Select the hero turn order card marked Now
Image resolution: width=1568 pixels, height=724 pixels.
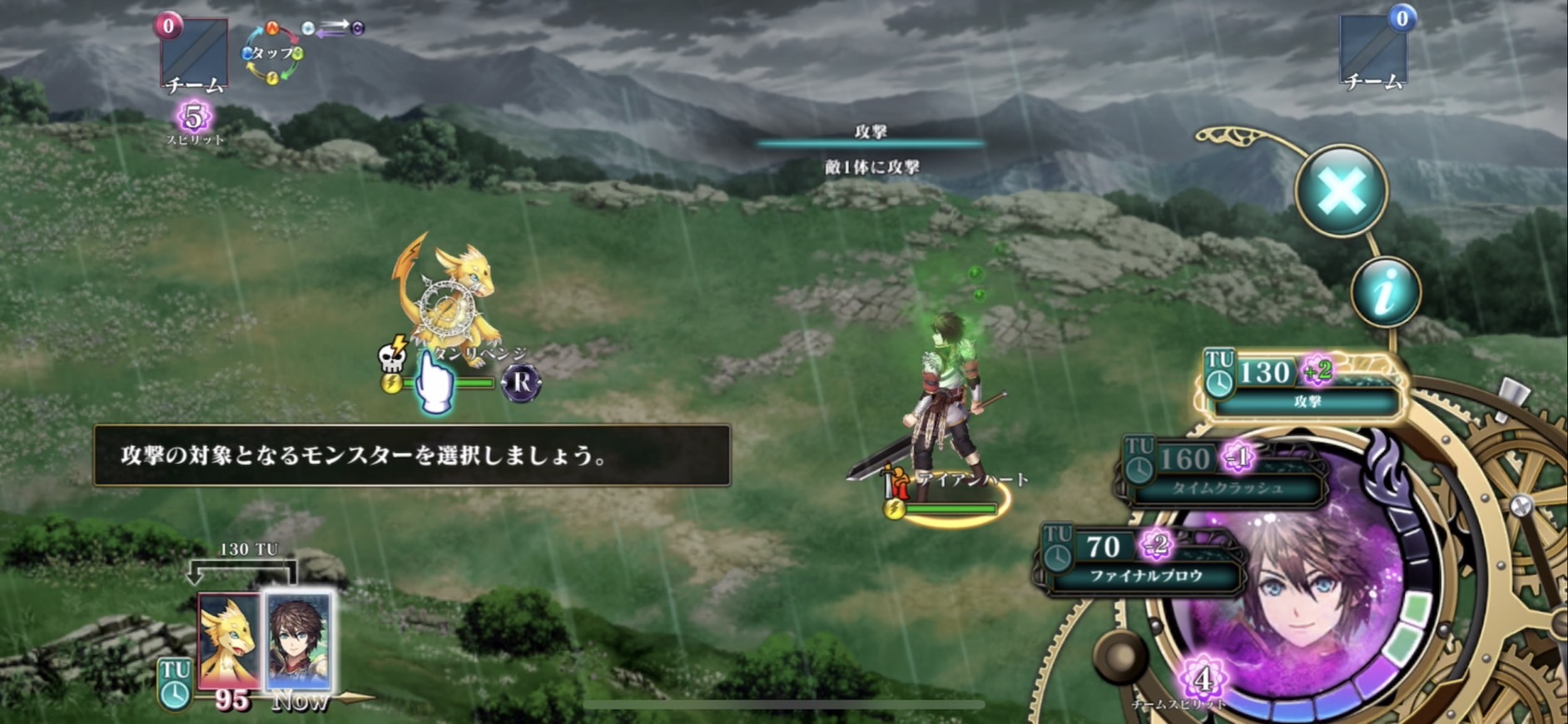click(x=299, y=639)
